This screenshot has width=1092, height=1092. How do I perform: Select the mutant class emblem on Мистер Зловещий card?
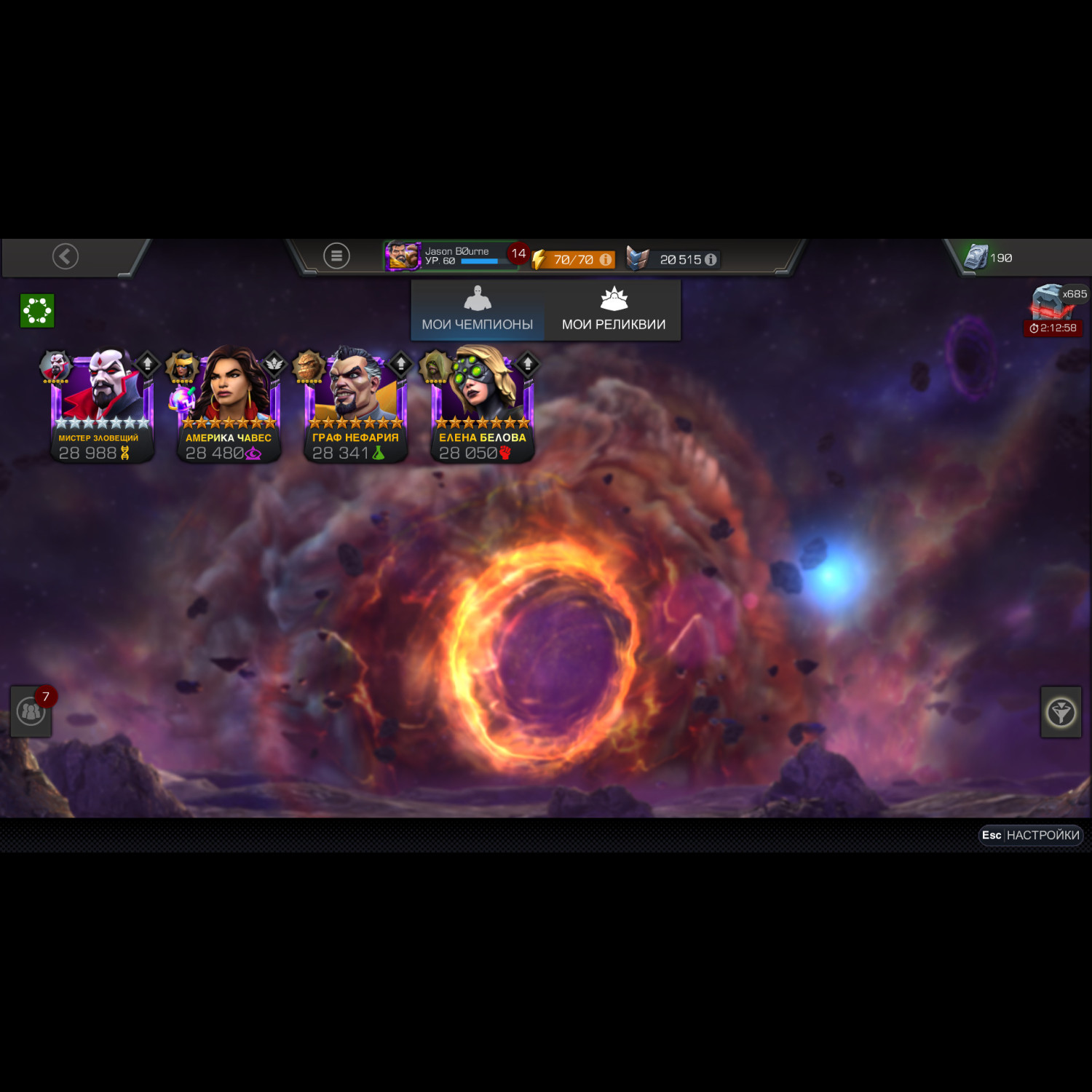coord(124,453)
